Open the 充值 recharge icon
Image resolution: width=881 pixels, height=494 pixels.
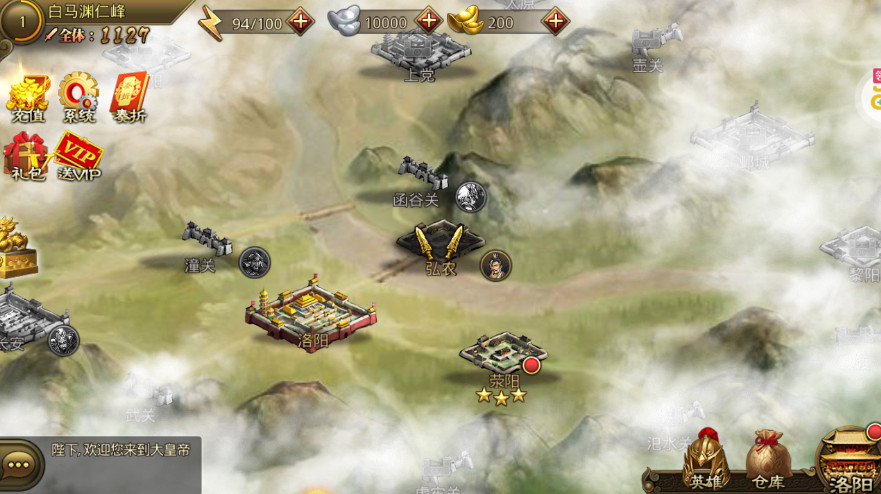click(27, 98)
